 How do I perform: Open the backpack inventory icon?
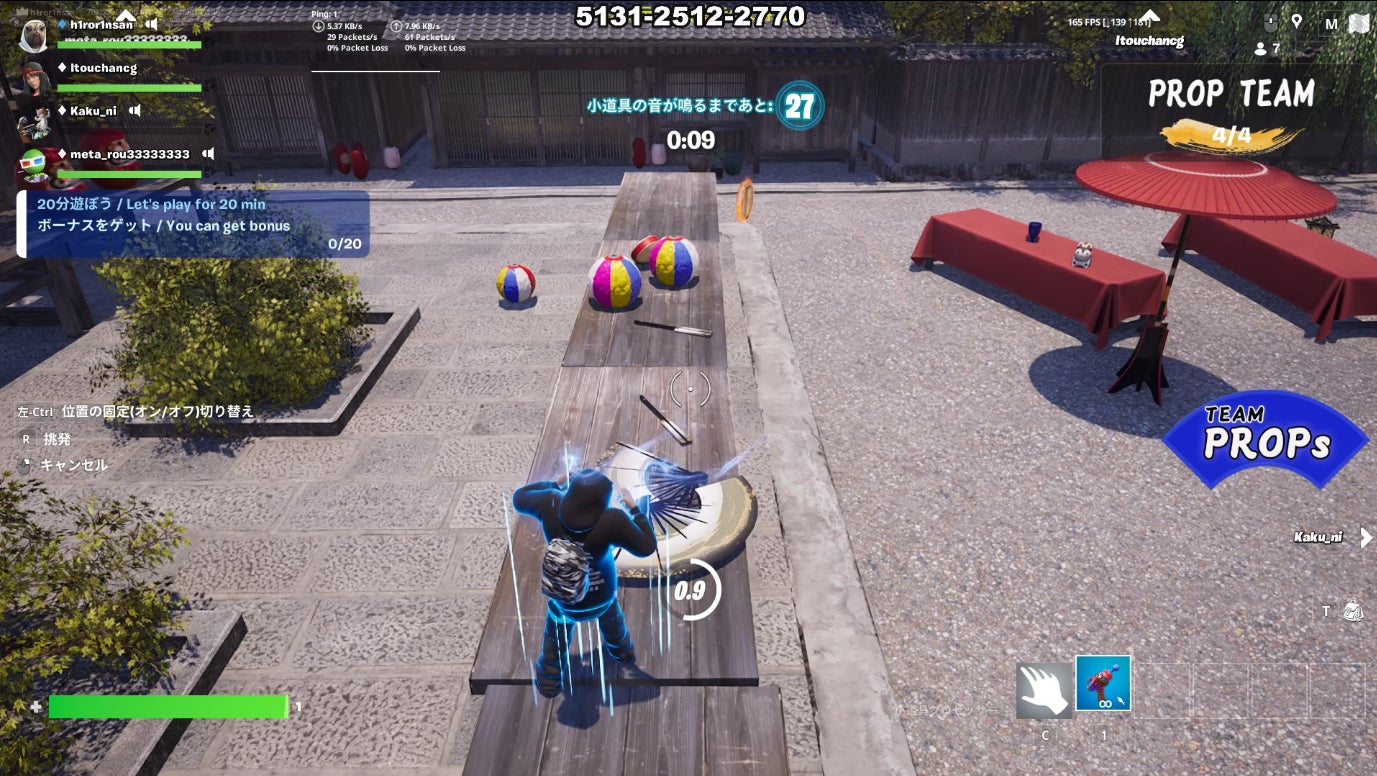point(1353,611)
